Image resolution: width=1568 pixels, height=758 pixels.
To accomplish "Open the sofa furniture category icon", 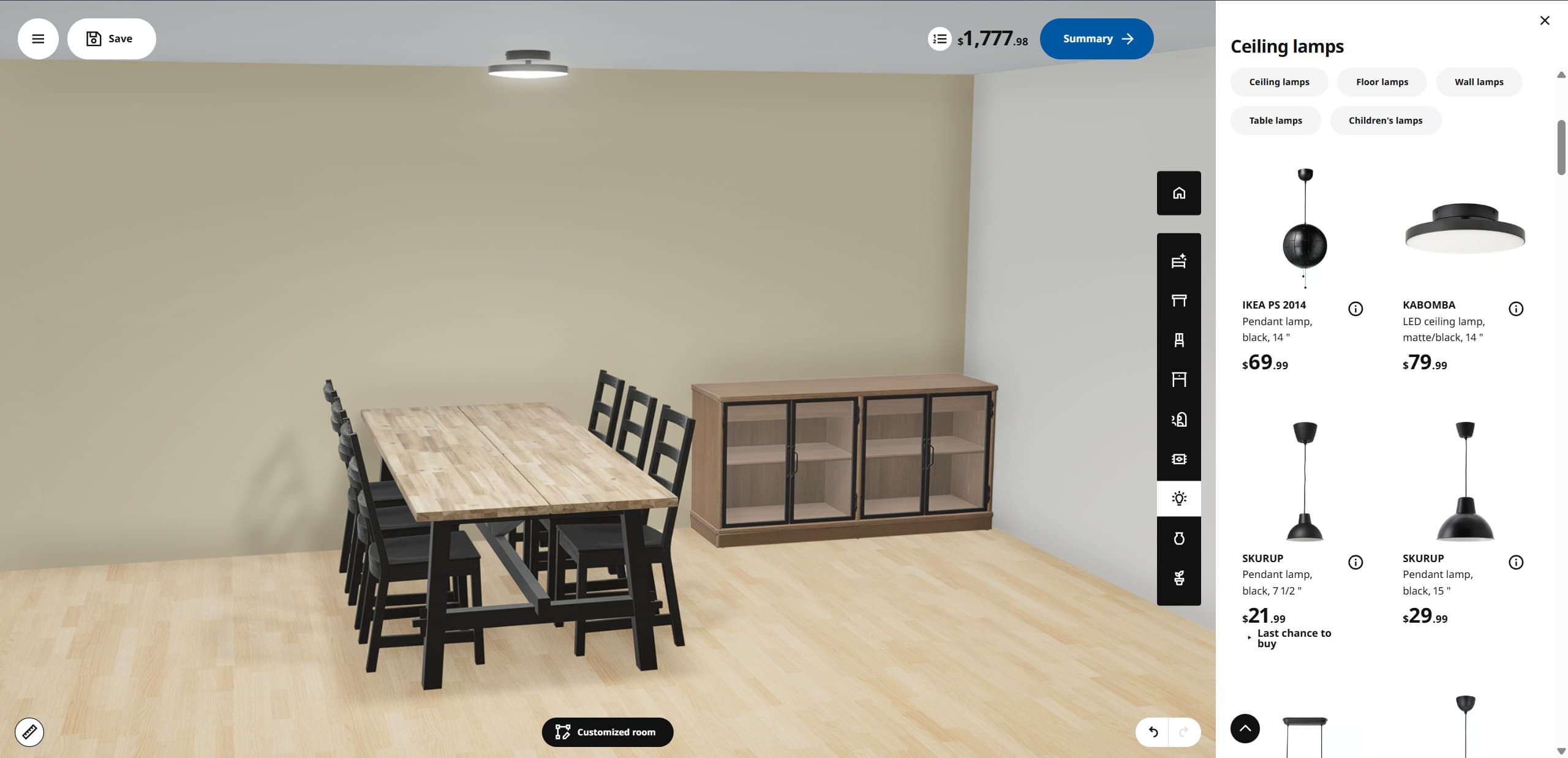I will click(x=1178, y=261).
